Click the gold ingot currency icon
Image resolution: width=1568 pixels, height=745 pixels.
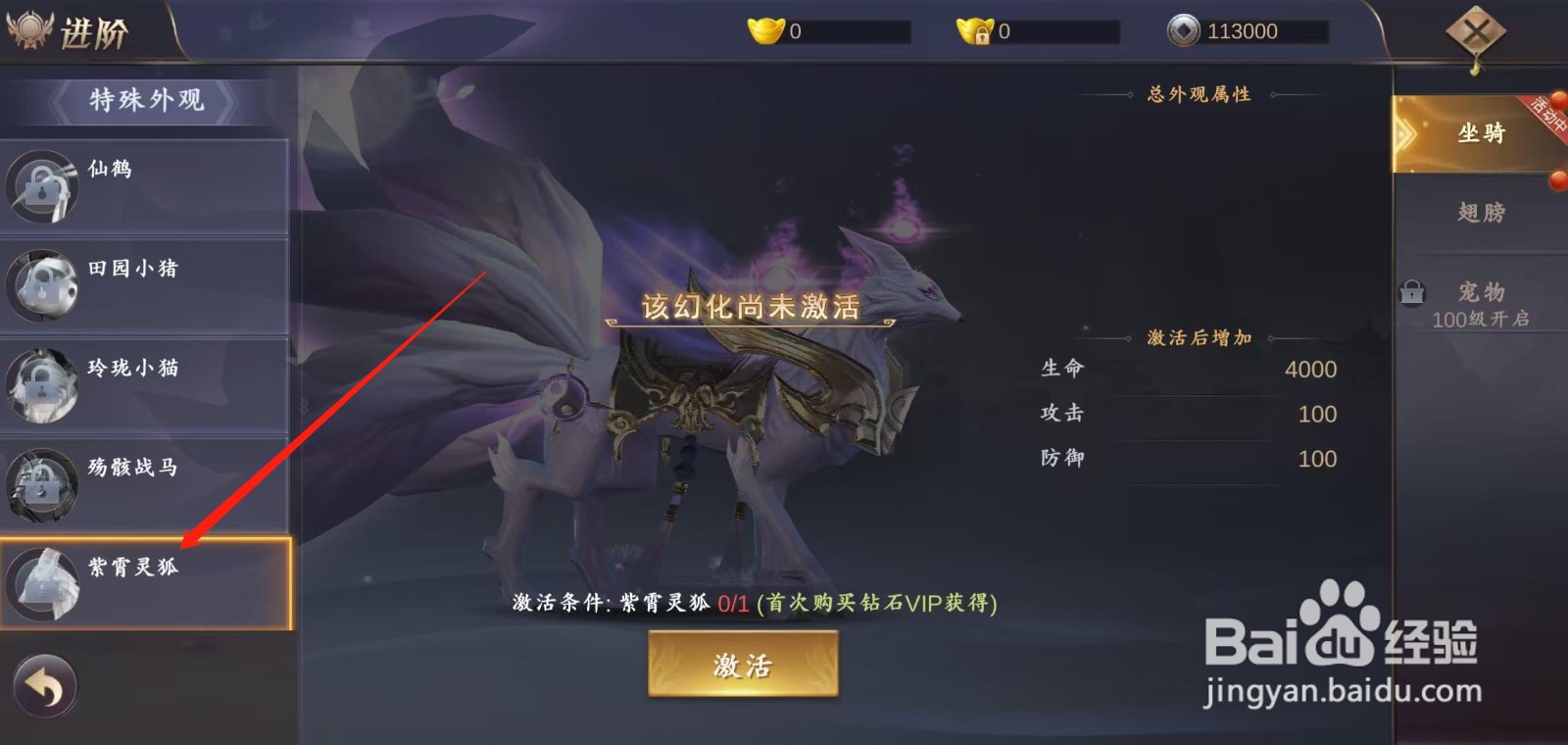(763, 29)
